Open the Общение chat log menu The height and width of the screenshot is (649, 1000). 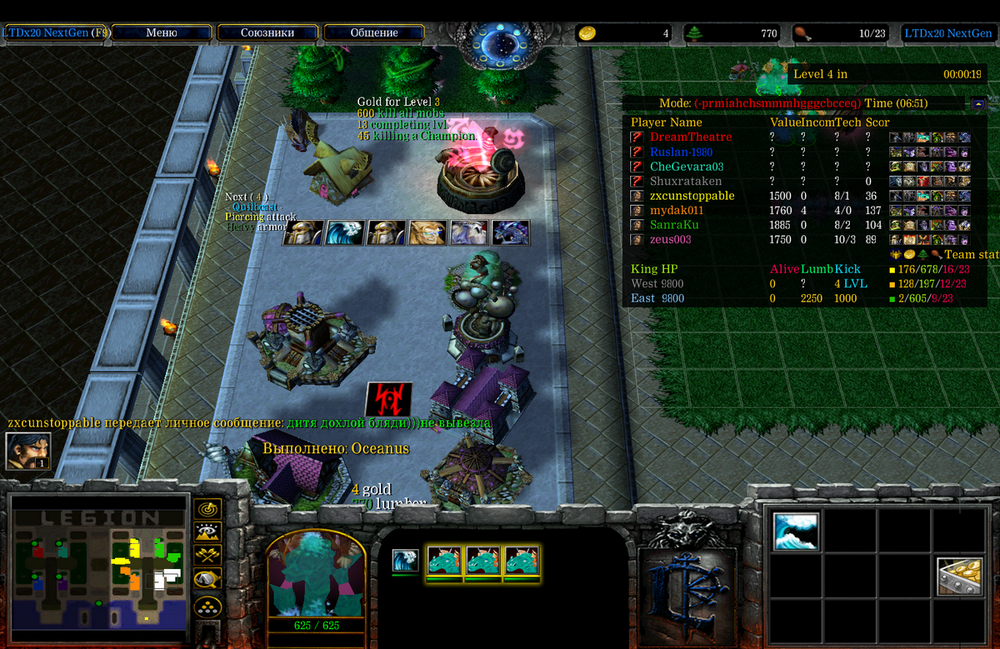click(x=374, y=33)
